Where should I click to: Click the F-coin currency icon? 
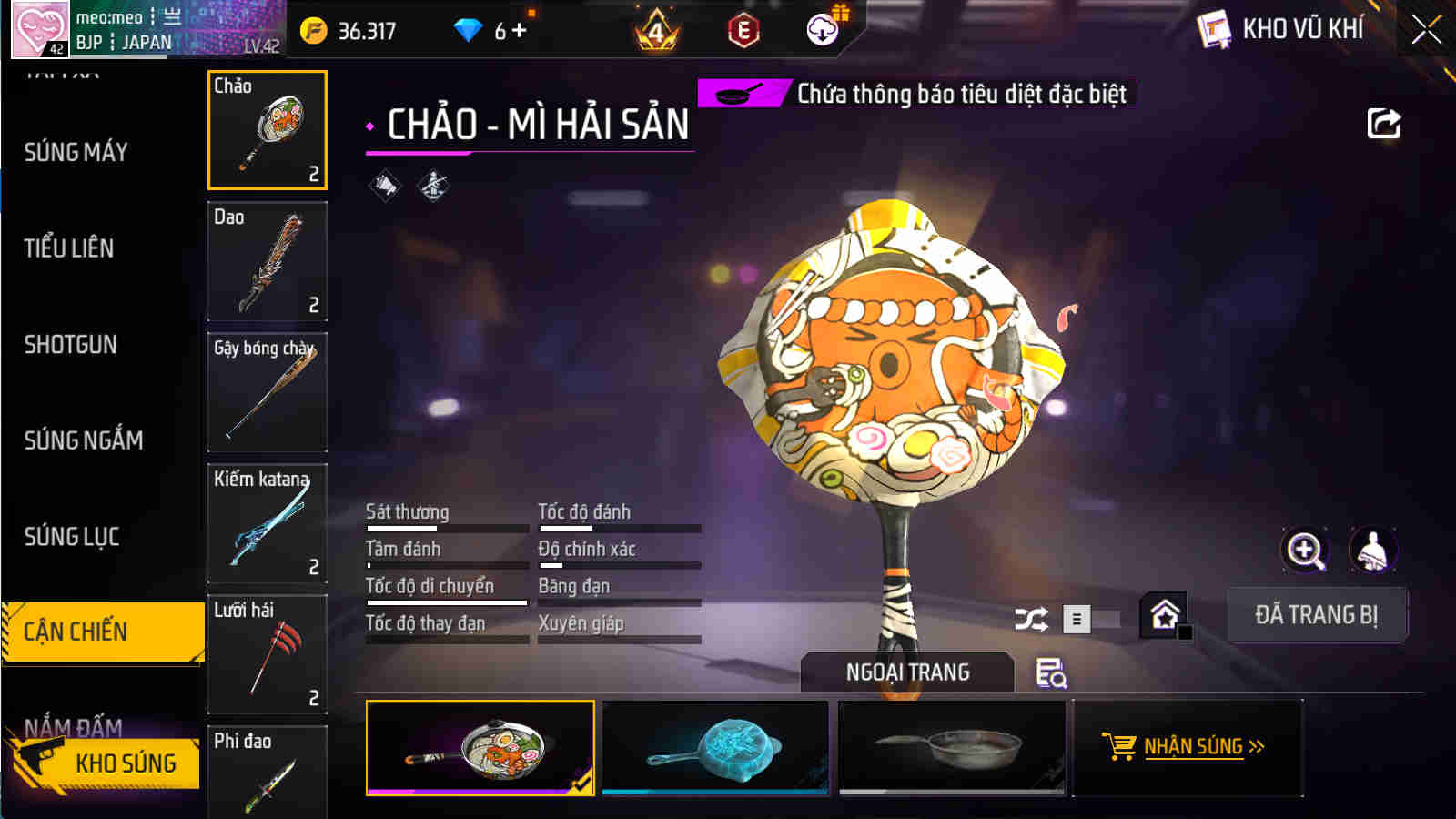pyautogui.click(x=314, y=29)
